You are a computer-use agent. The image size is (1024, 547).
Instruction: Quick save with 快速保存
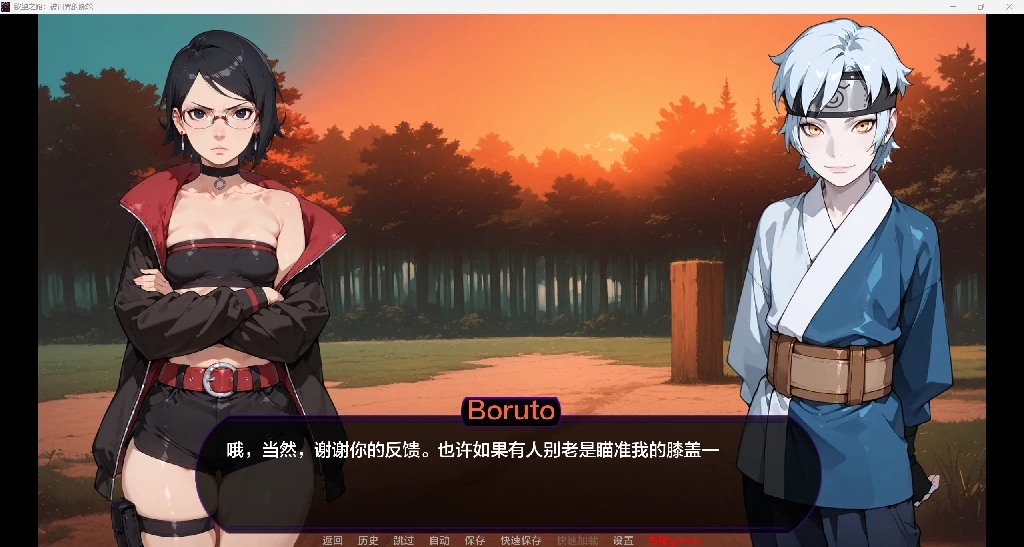521,541
